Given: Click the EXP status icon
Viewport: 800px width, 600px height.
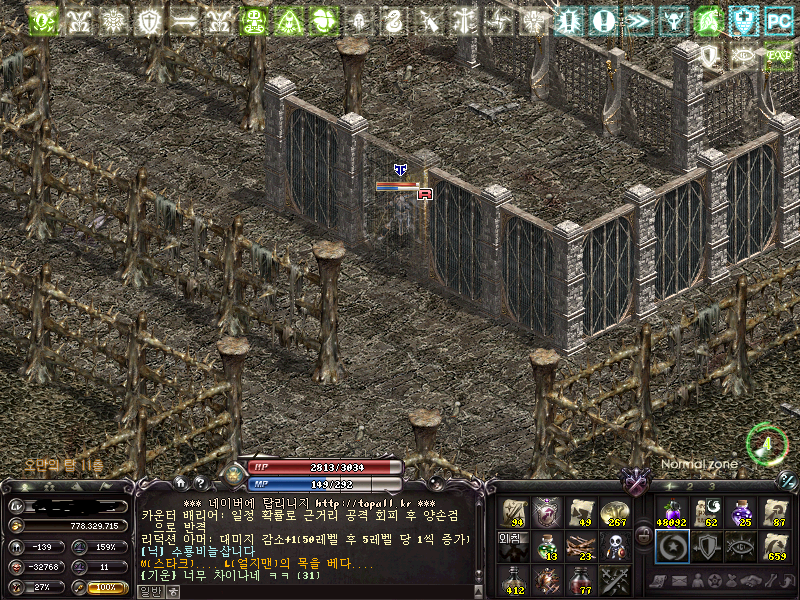Looking at the screenshot, I should coord(778,55).
